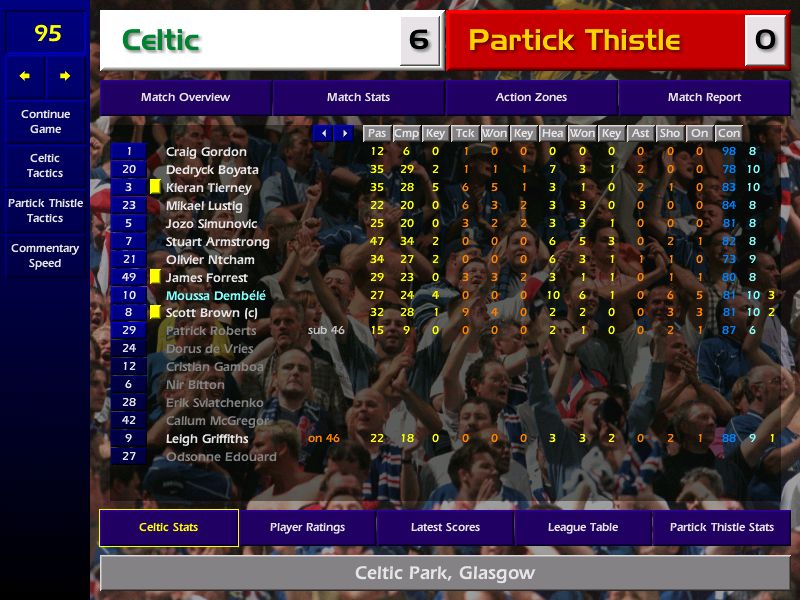Open Celtic Tactics
Screen dimensions: 800x600
click(x=45, y=166)
